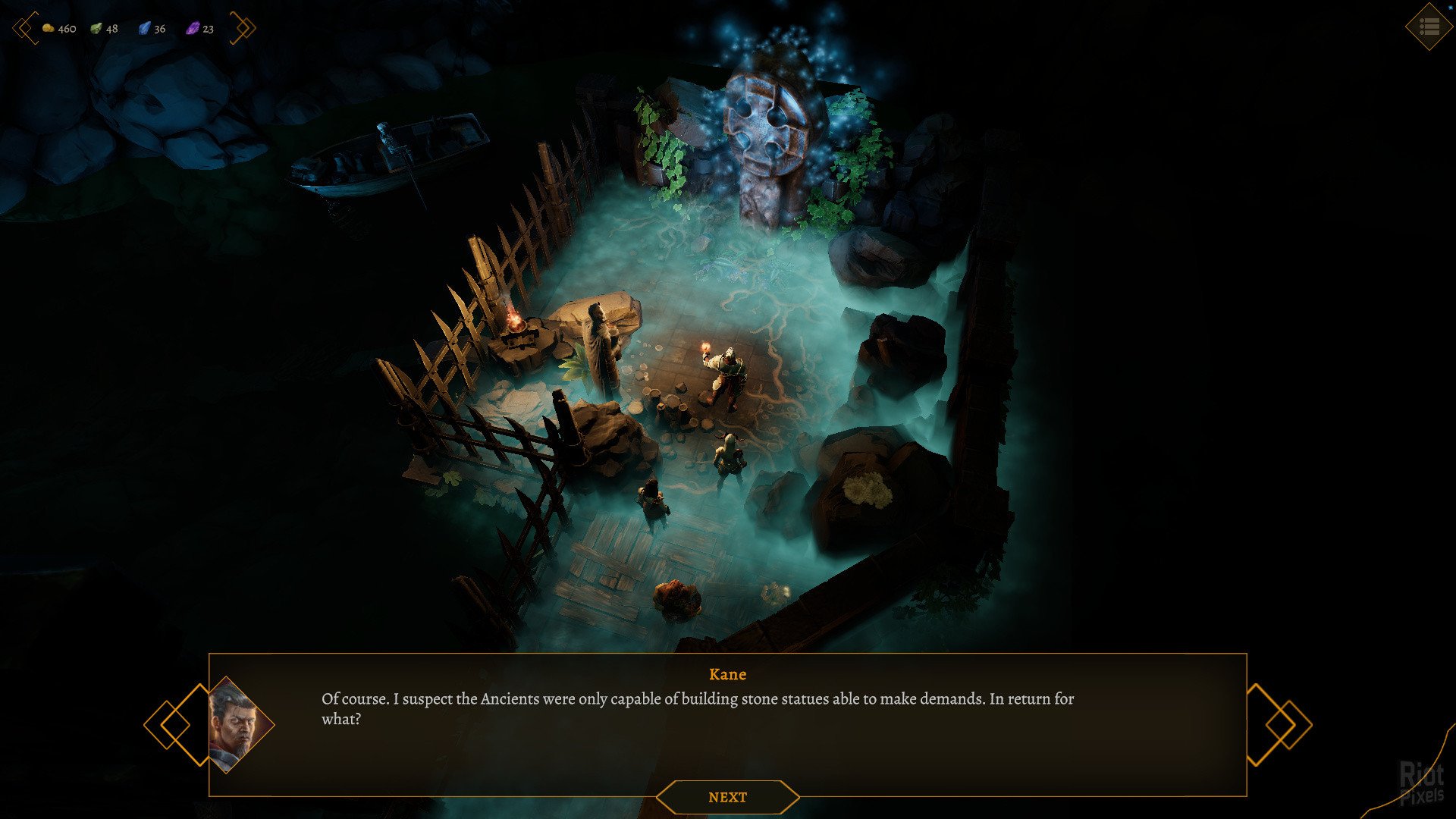Open the list menu diamond icon
Image resolution: width=1456 pixels, height=819 pixels.
coord(1429,27)
